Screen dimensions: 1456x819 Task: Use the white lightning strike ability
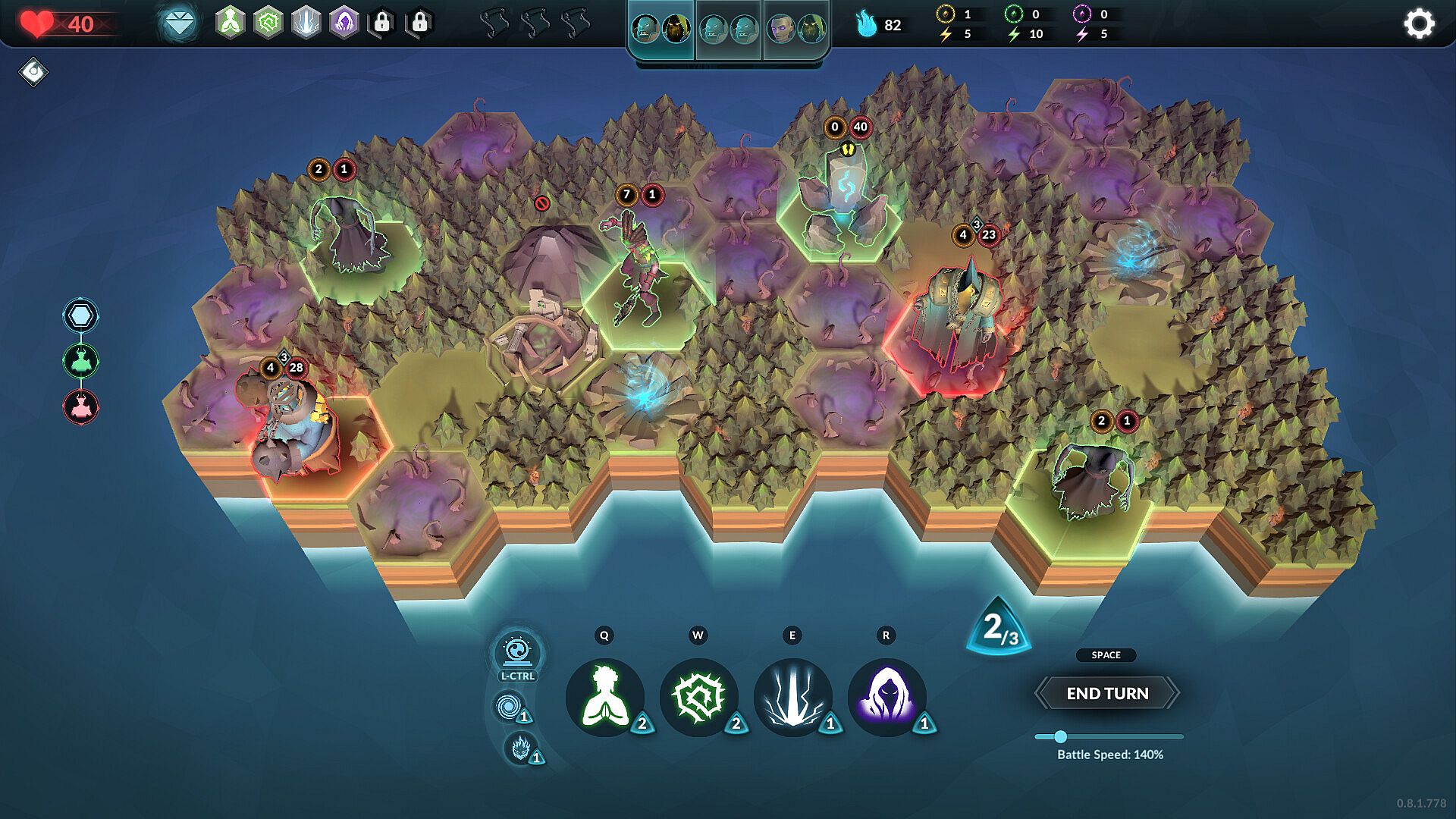[x=792, y=697]
